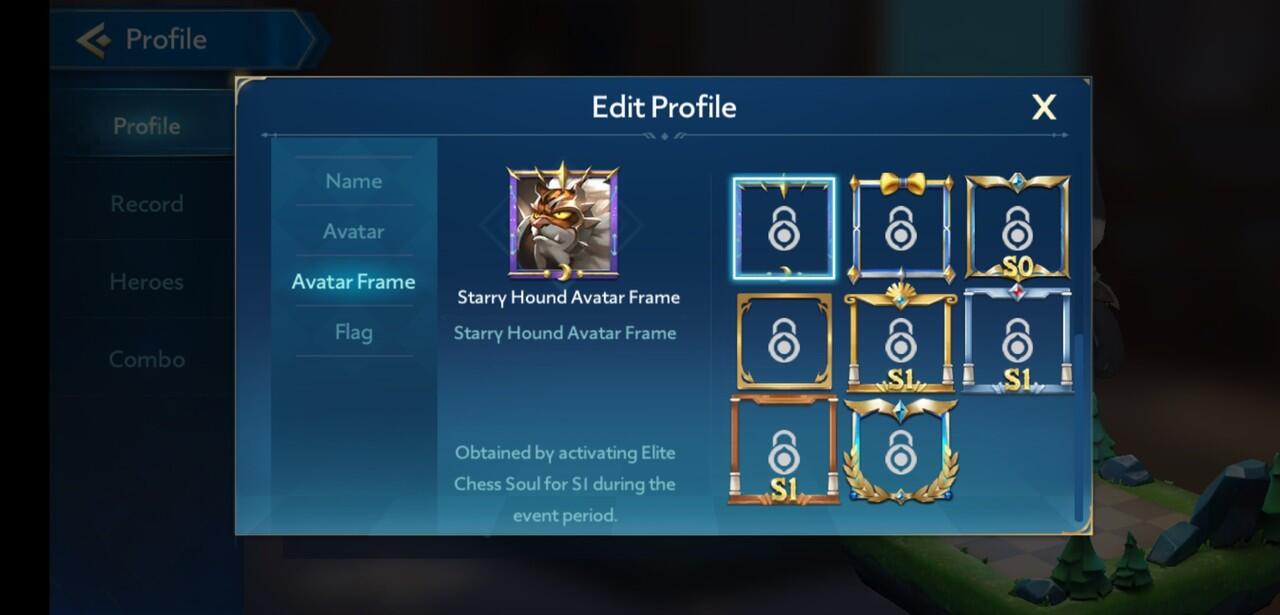Open the Avatar tab
Viewport: 1280px width, 615px height.
point(353,231)
